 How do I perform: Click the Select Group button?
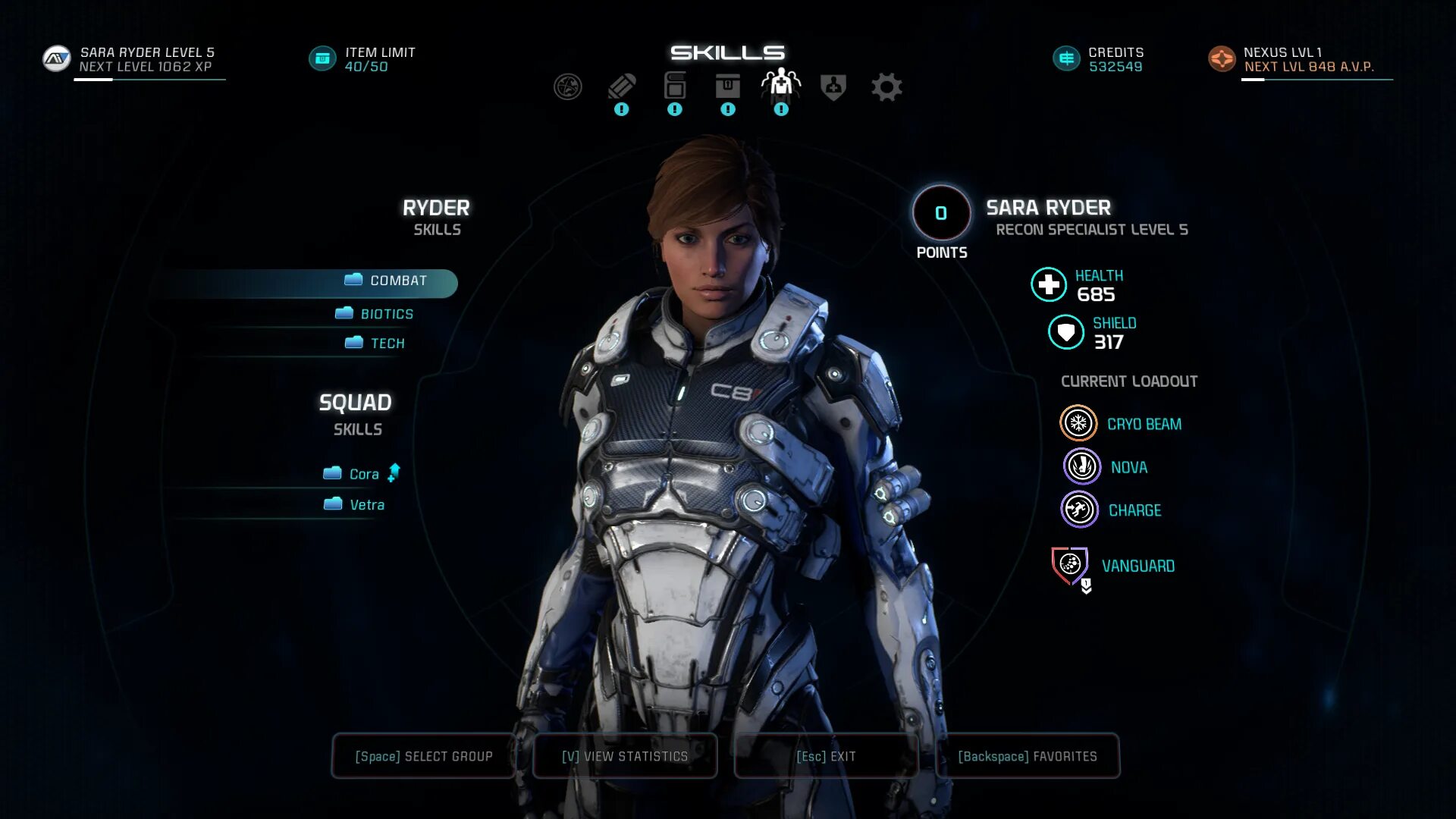coord(424,756)
